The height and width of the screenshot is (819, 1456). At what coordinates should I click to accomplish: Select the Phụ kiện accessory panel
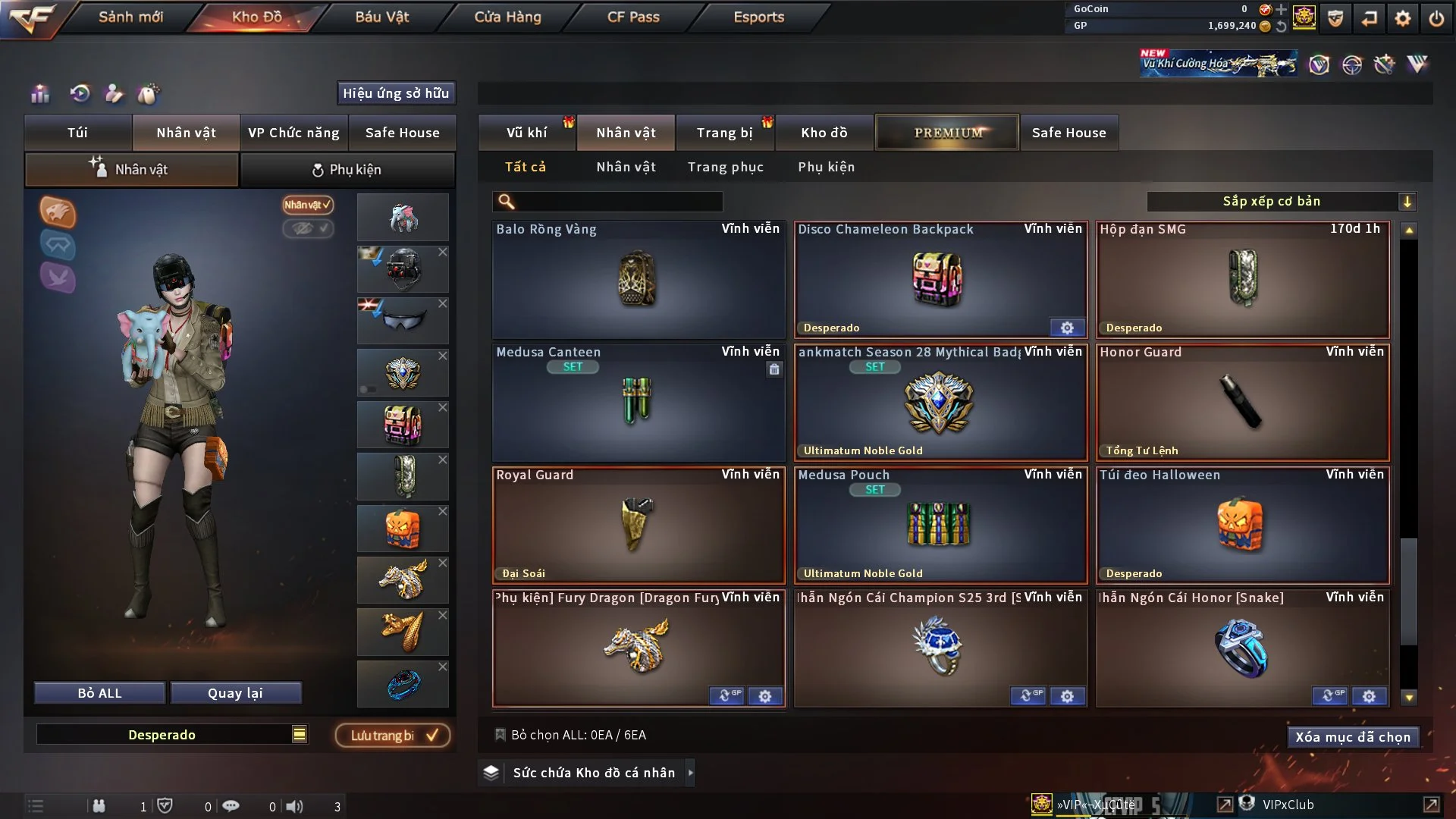click(347, 170)
